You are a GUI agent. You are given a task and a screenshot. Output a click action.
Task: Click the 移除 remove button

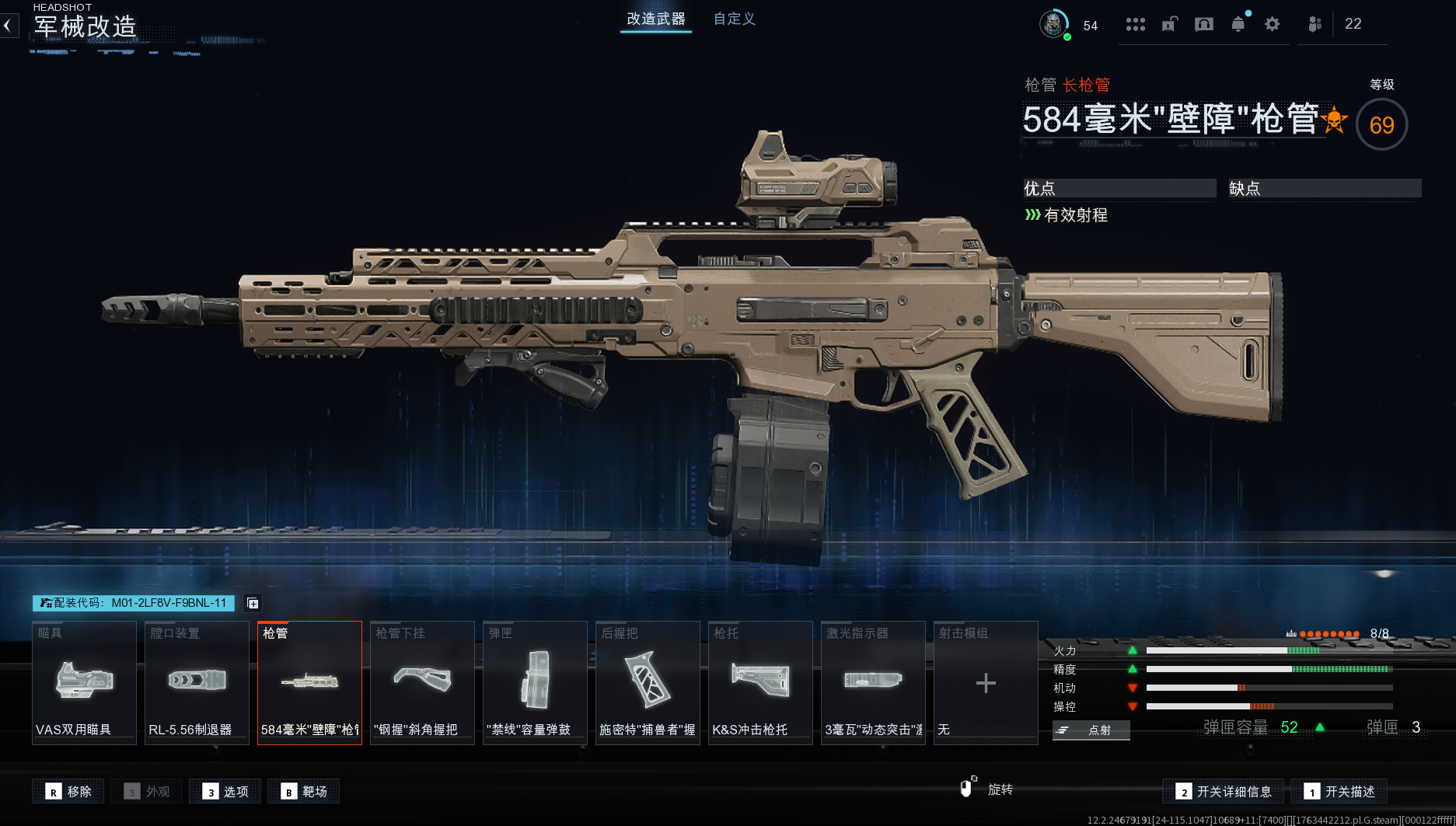coord(68,791)
